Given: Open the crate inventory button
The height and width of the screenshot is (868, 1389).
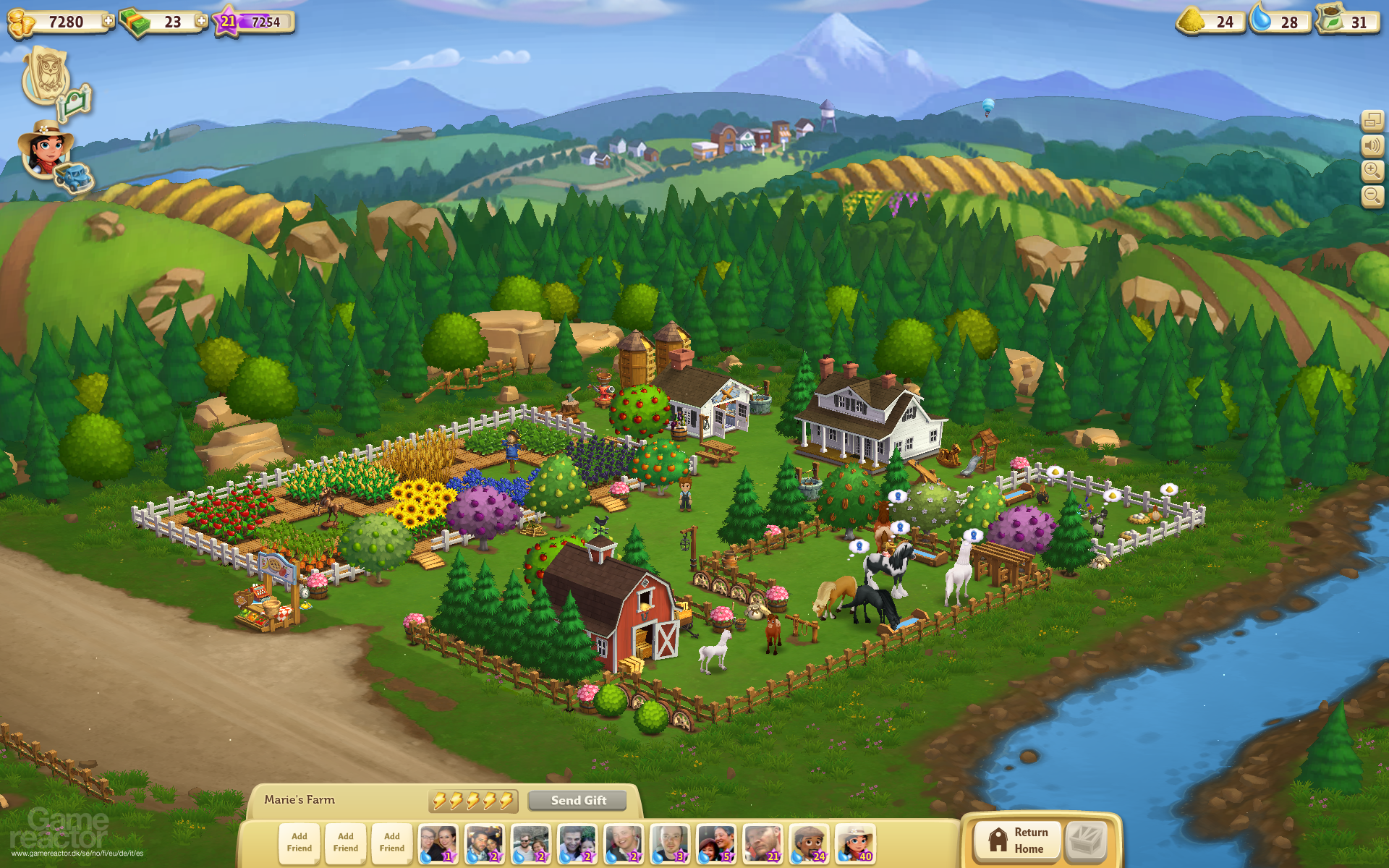Looking at the screenshot, I should [1087, 841].
